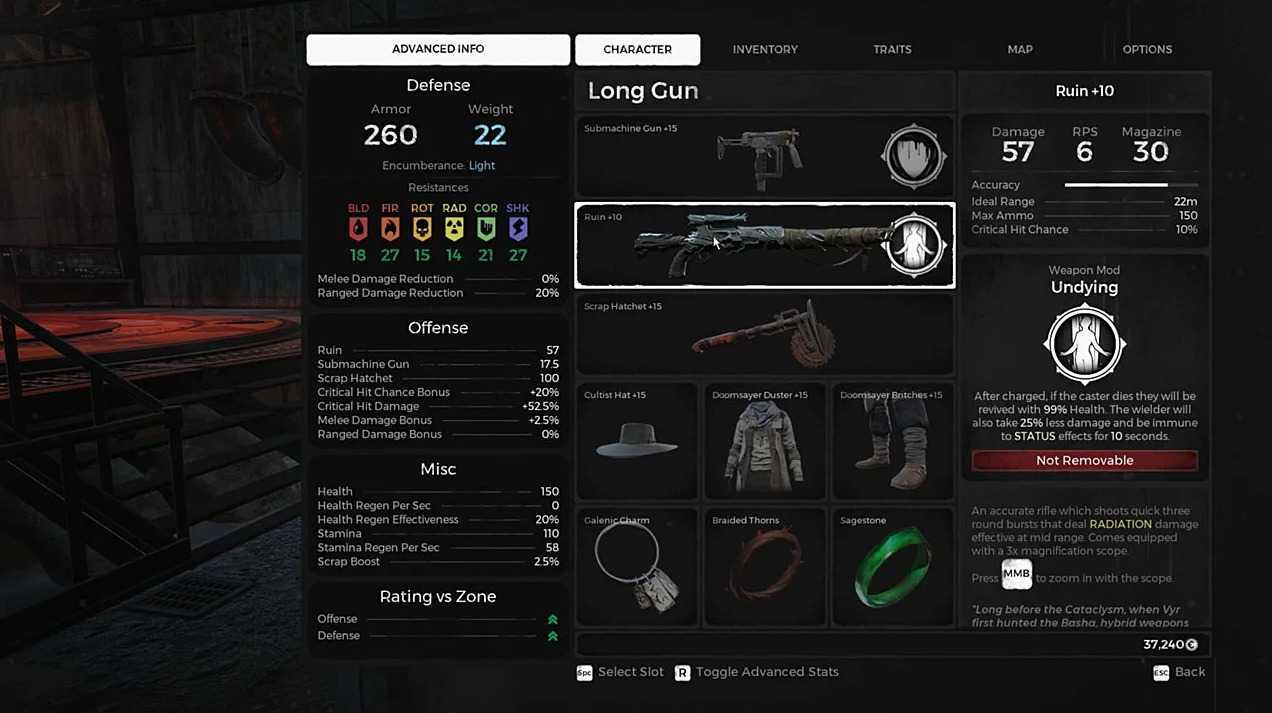
Task: Switch to the Character tab
Action: tap(637, 49)
